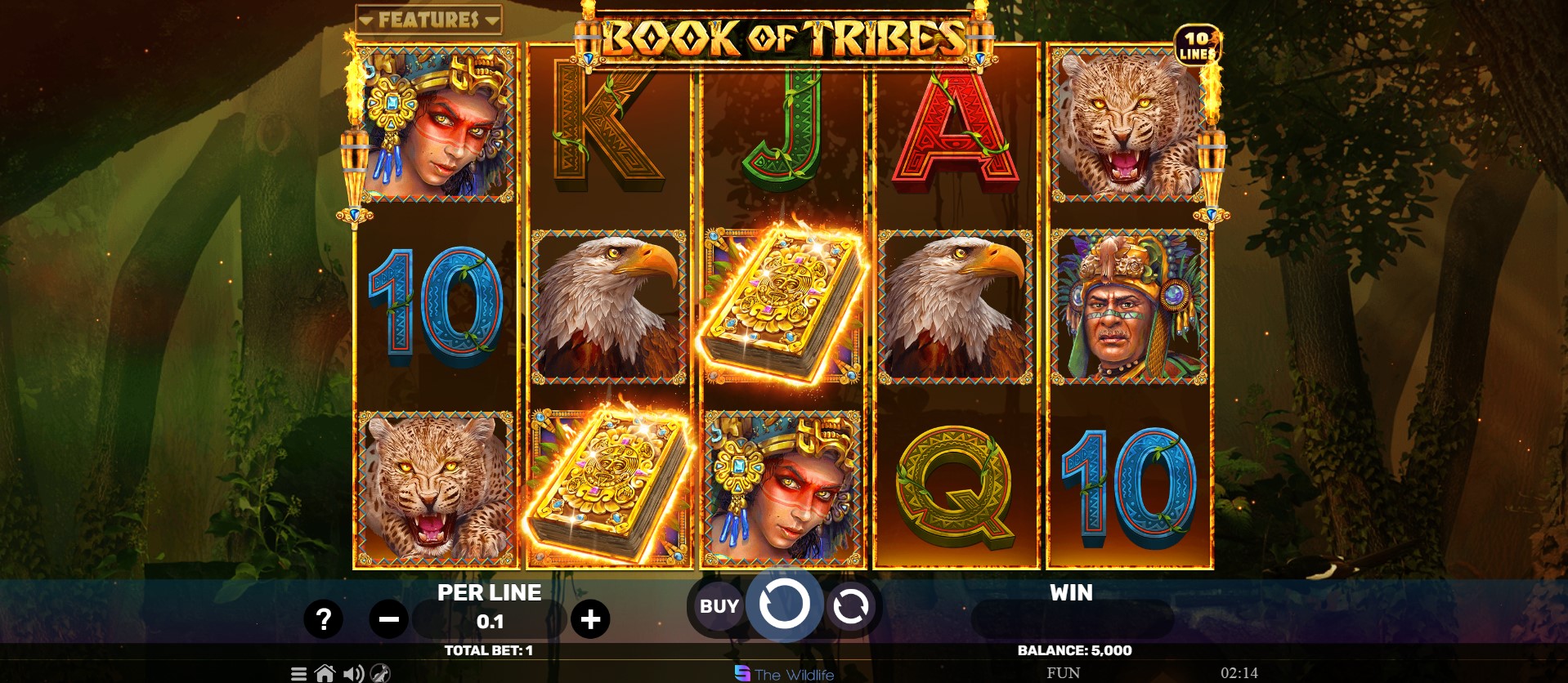Toggle the rabbit turbo mode icon
Image resolution: width=1568 pixels, height=683 pixels.
pyautogui.click(x=380, y=674)
